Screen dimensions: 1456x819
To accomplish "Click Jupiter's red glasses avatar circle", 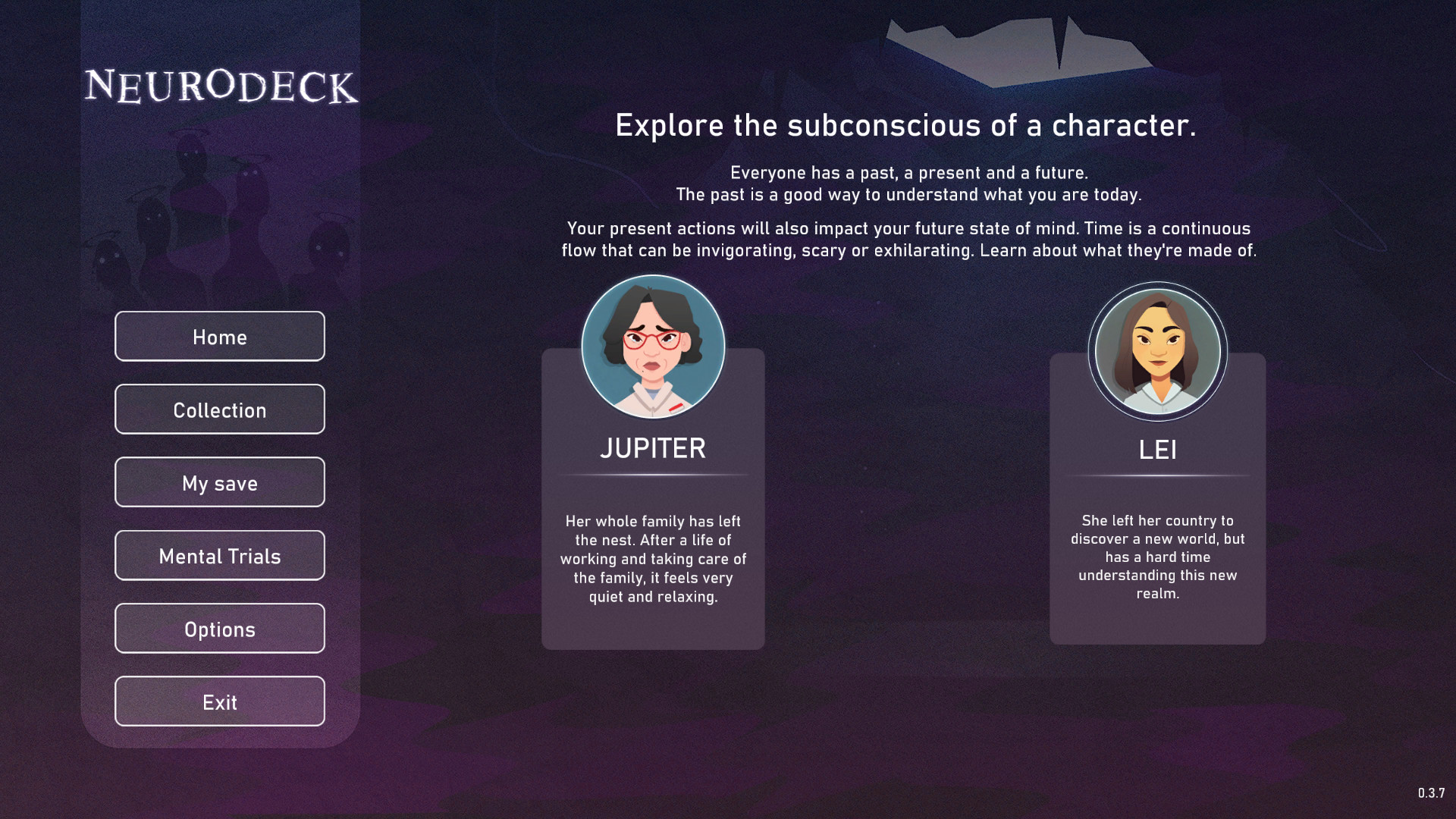I will [x=652, y=347].
